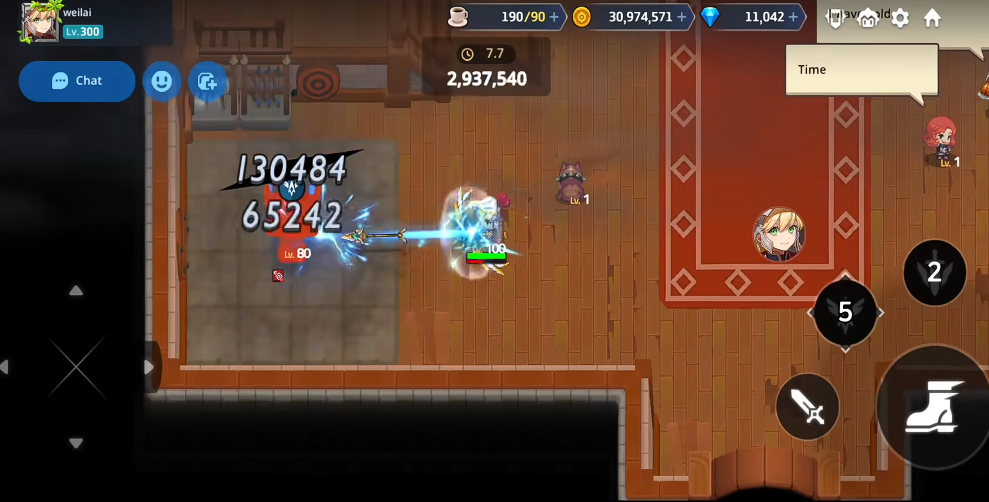
Task: Use the skill showing cooldown 2
Action: (x=934, y=272)
